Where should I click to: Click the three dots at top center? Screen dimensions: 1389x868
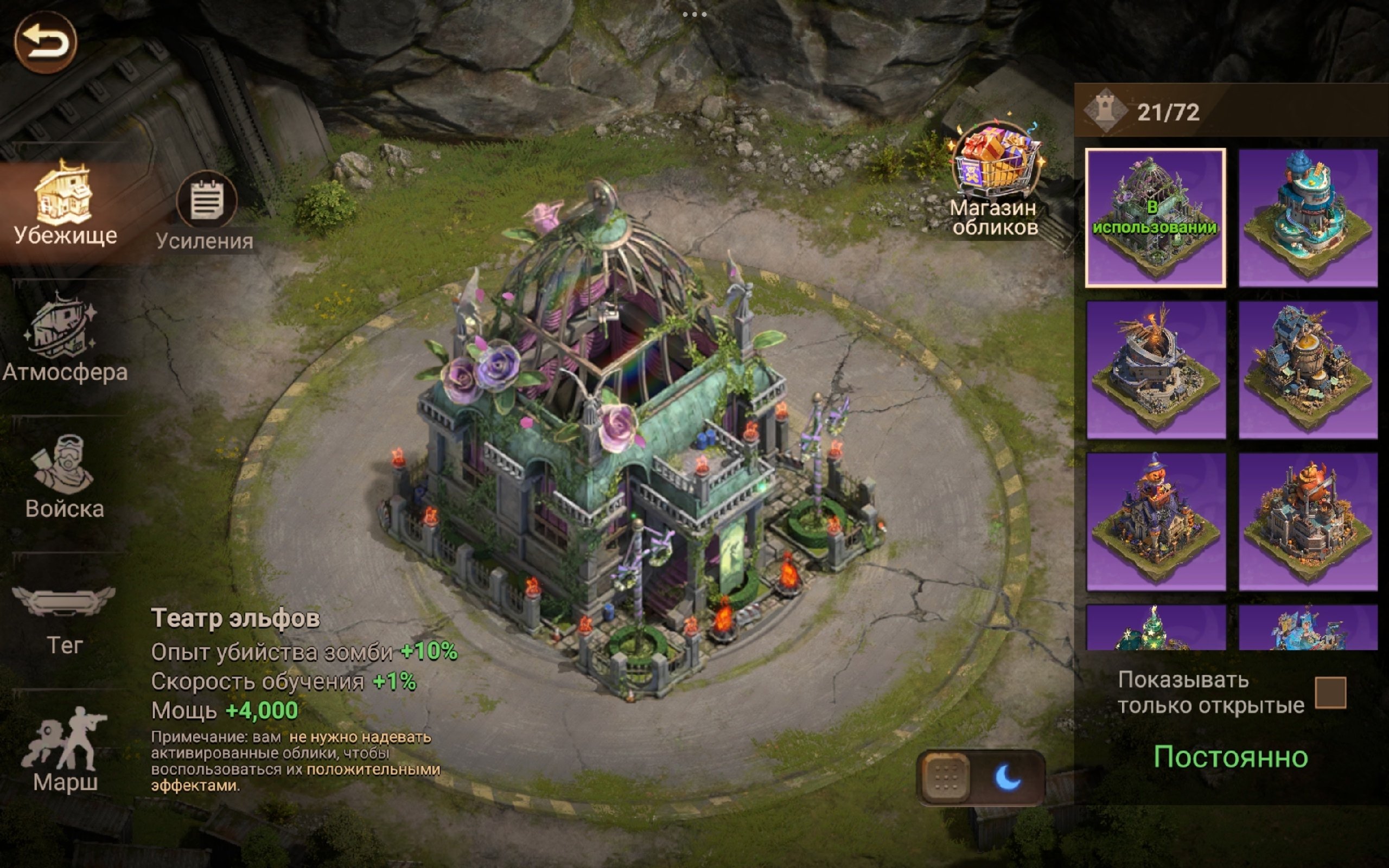click(694, 14)
